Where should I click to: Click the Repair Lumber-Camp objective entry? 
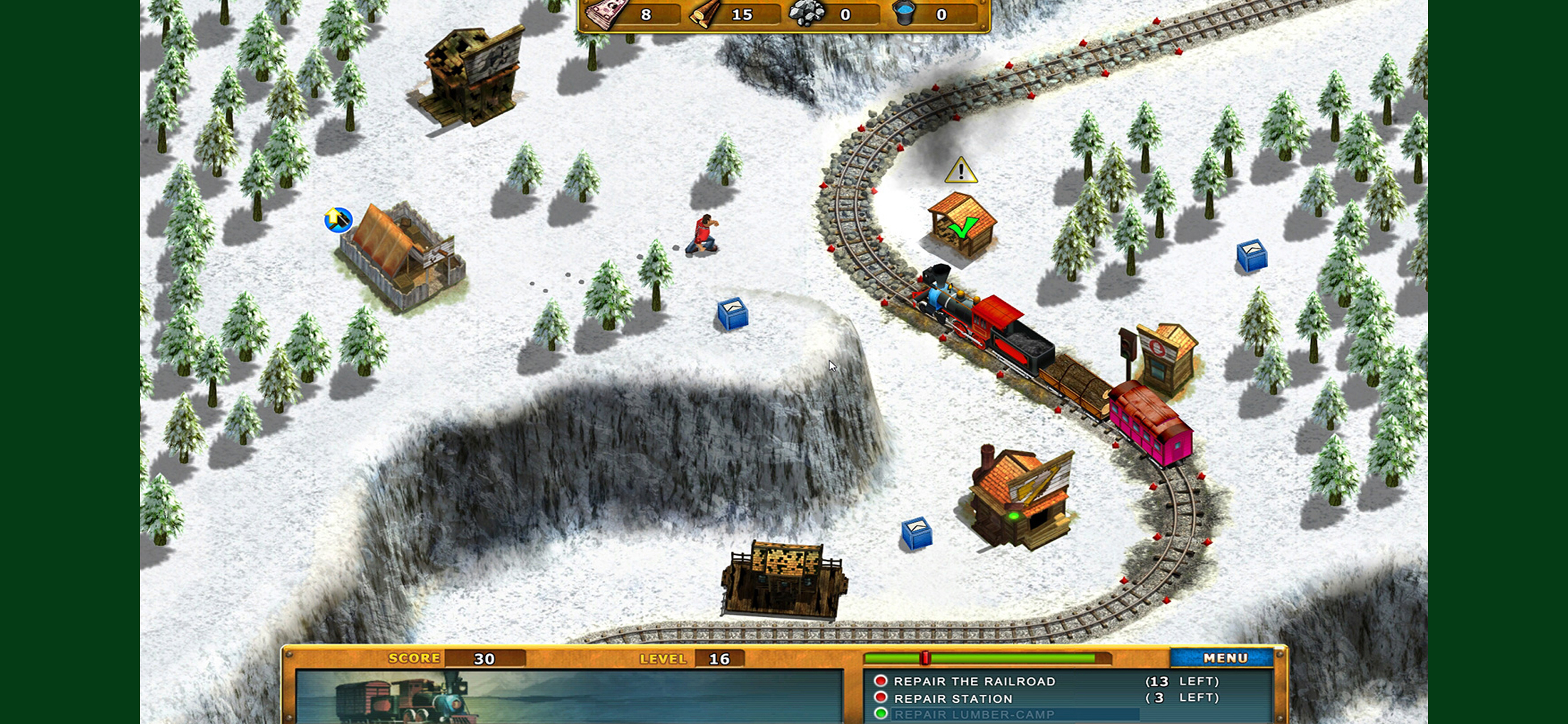pos(974,715)
